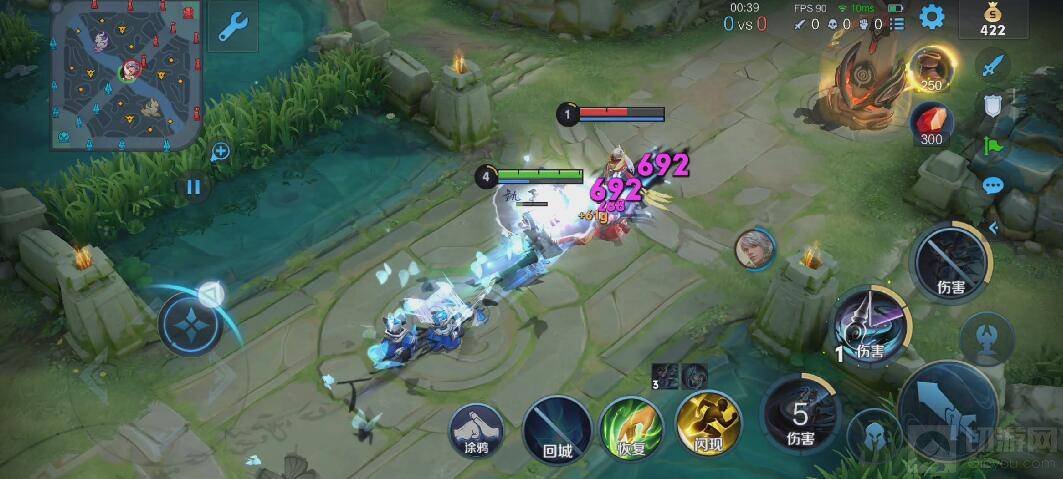Open the chat bubble quick messages
This screenshot has width=1063, height=479.
pyautogui.click(x=993, y=185)
